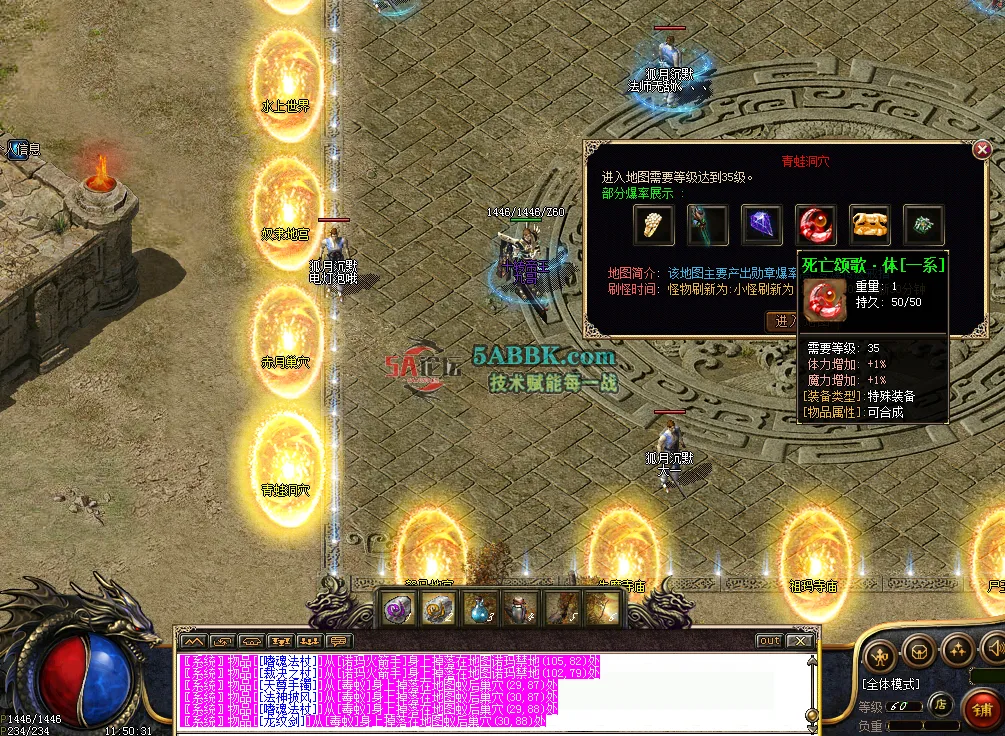Open the character equipment panel icon
The image size is (1005, 736).
pyautogui.click(x=881, y=654)
